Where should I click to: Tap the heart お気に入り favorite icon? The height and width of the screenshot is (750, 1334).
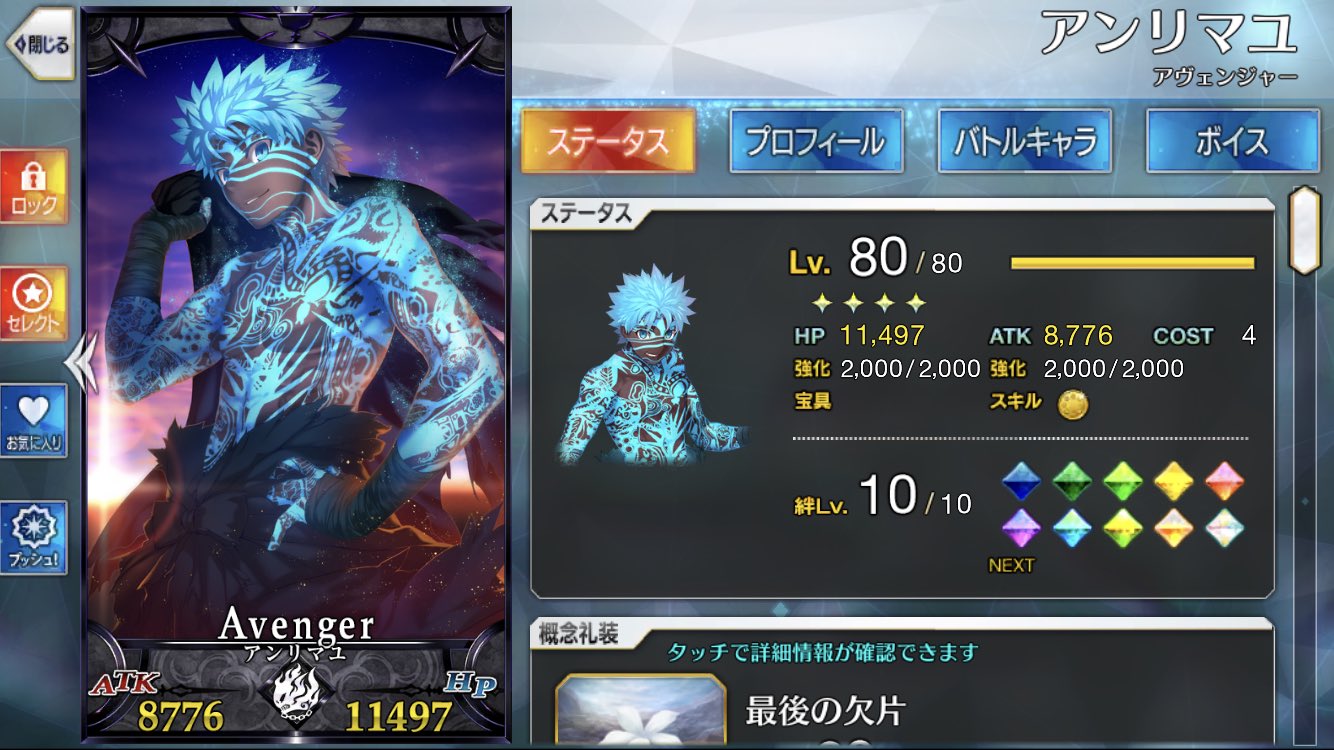point(35,420)
